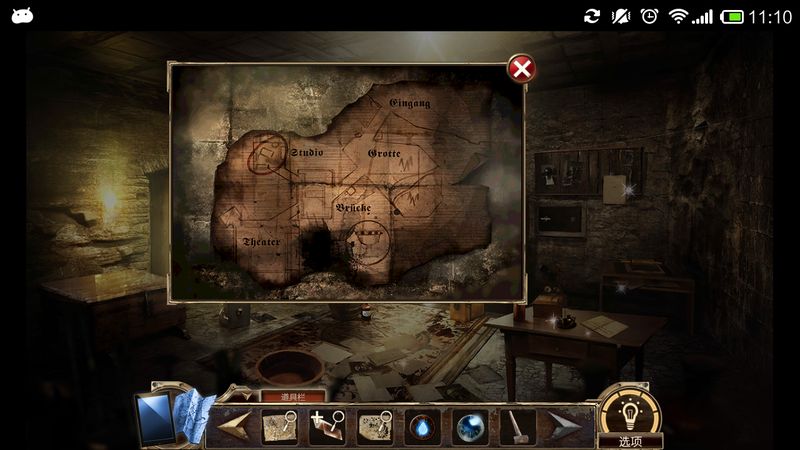Use the lightbulb hint button
The image size is (800, 450).
[629, 412]
